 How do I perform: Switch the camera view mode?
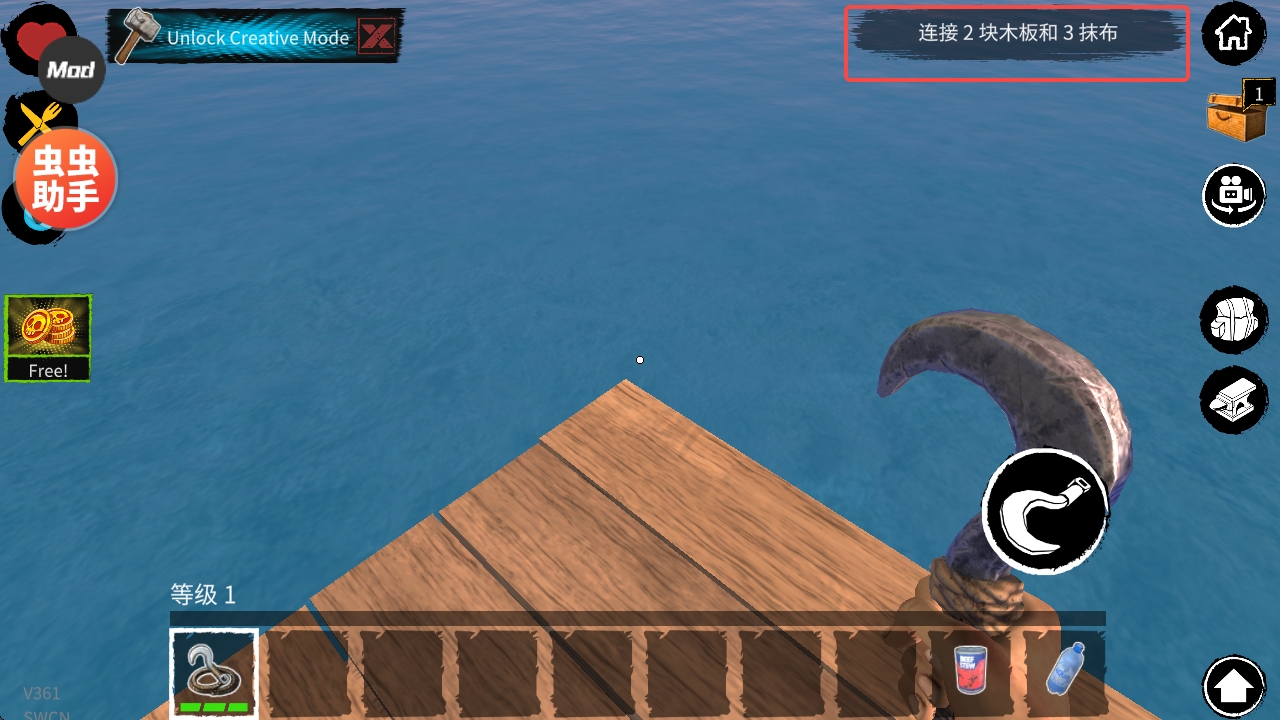[x=1233, y=195]
